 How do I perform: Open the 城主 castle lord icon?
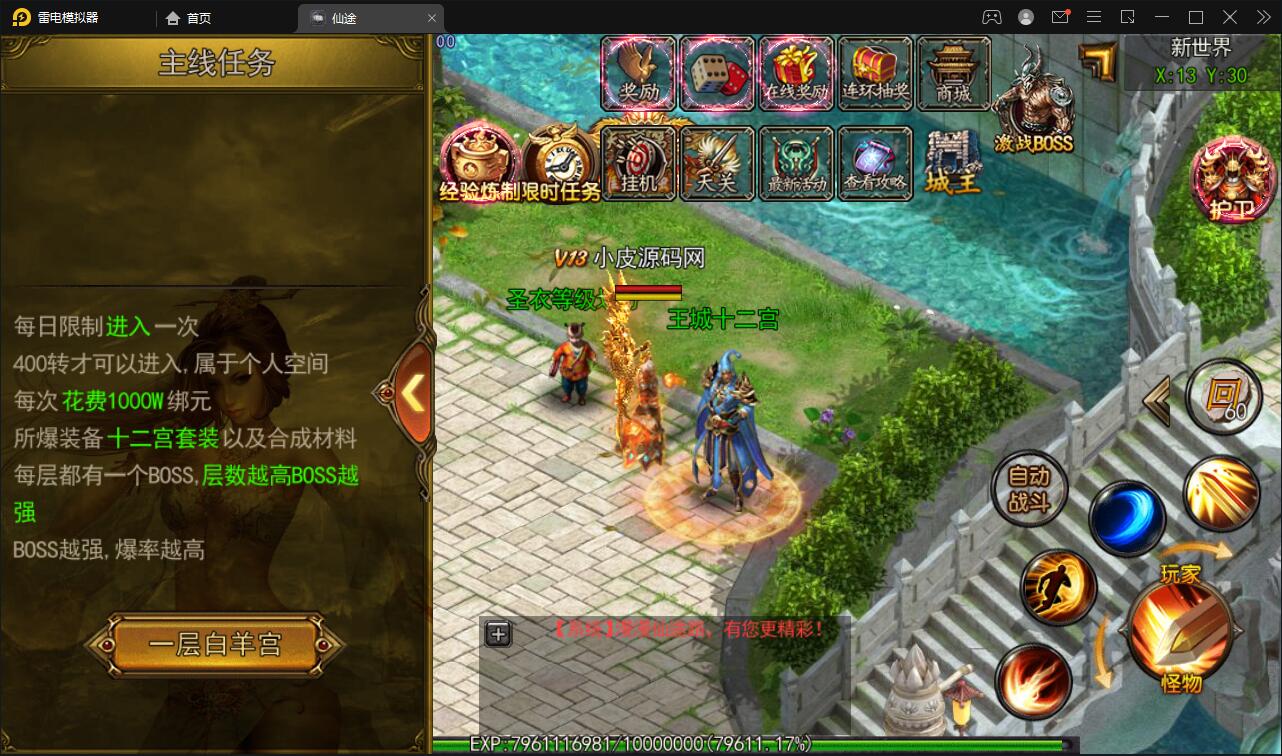click(953, 162)
